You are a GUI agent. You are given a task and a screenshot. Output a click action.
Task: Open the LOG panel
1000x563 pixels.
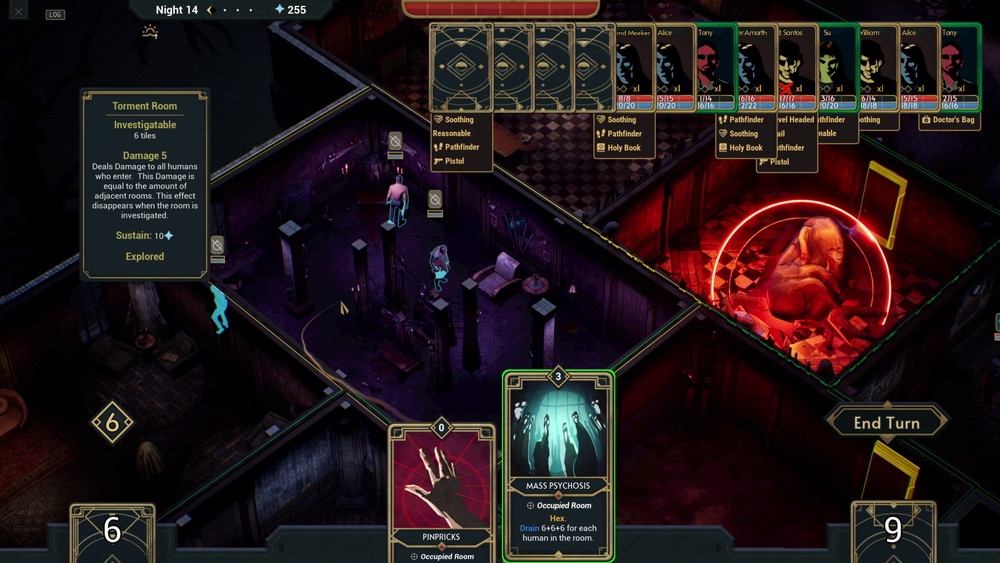(x=55, y=14)
